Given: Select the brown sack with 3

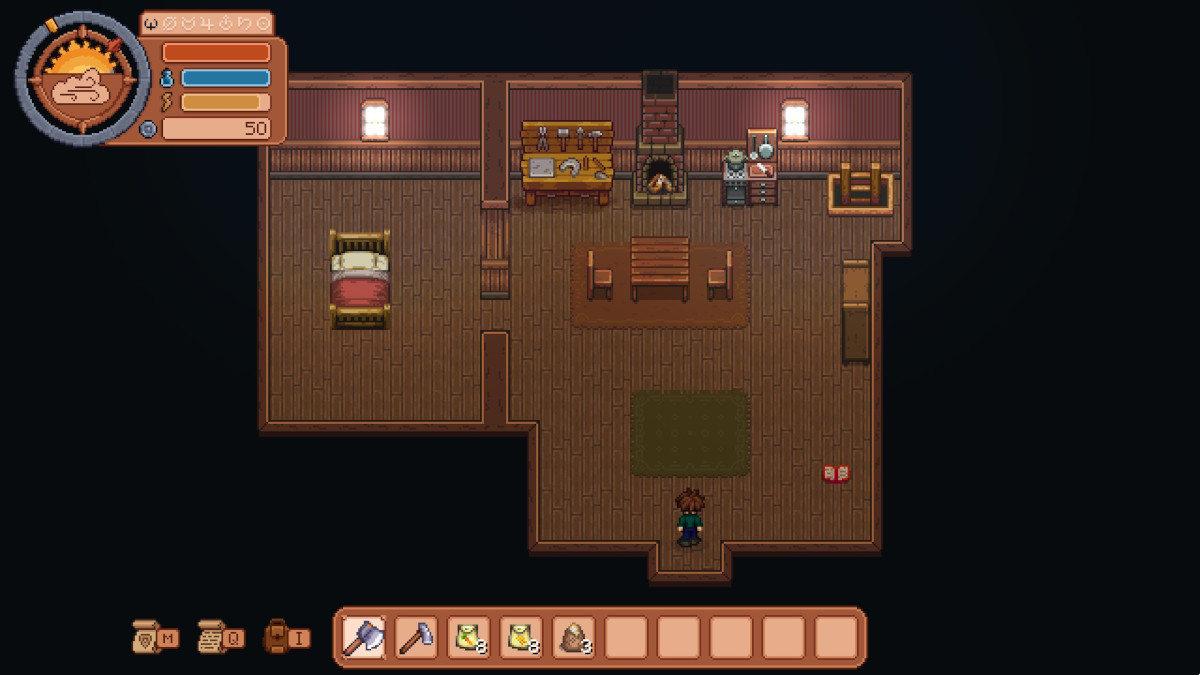Looking at the screenshot, I should (x=573, y=637).
